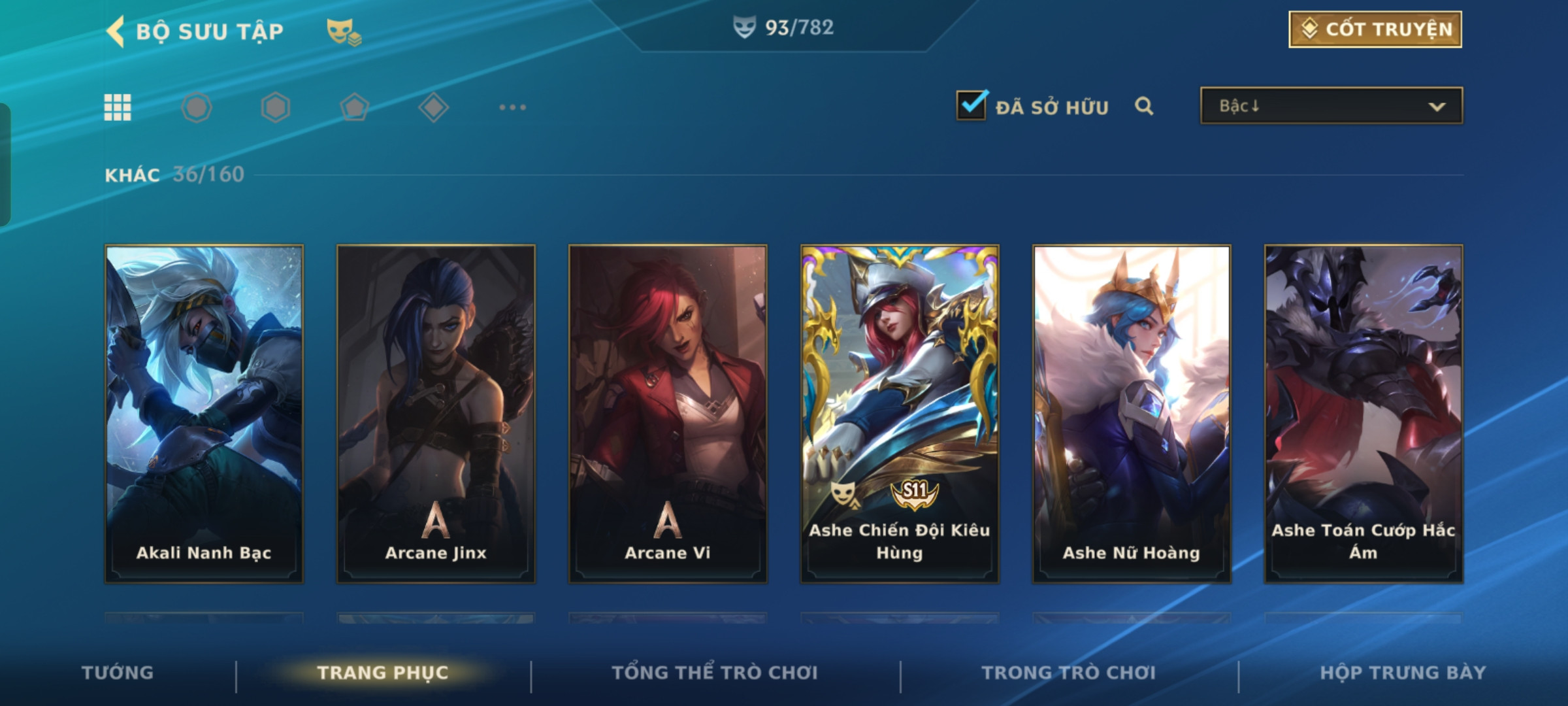
Task: Open the Cốt Truyện button
Action: click(1375, 29)
